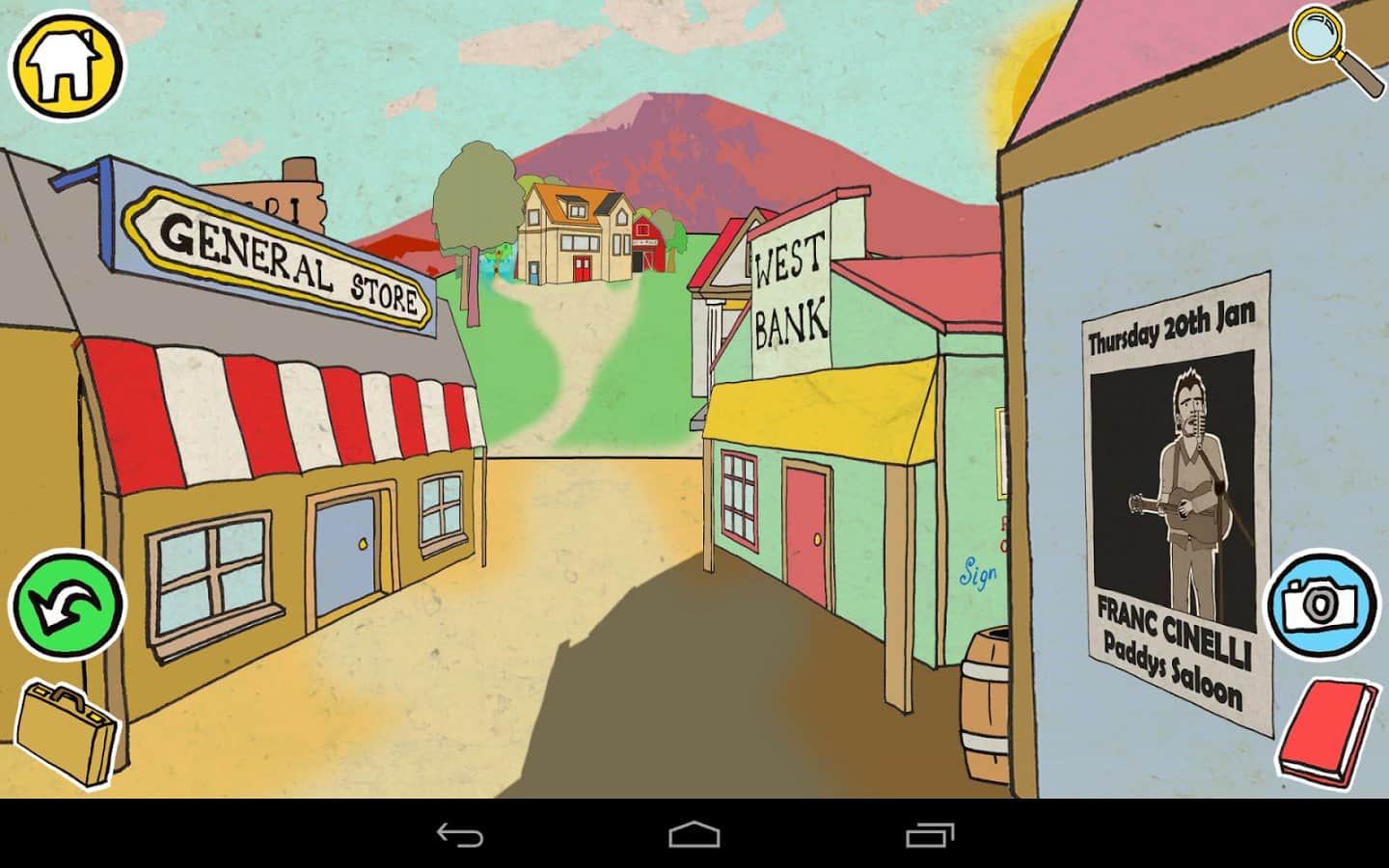
Task: Open the suitcase inventory
Action: coord(66,735)
